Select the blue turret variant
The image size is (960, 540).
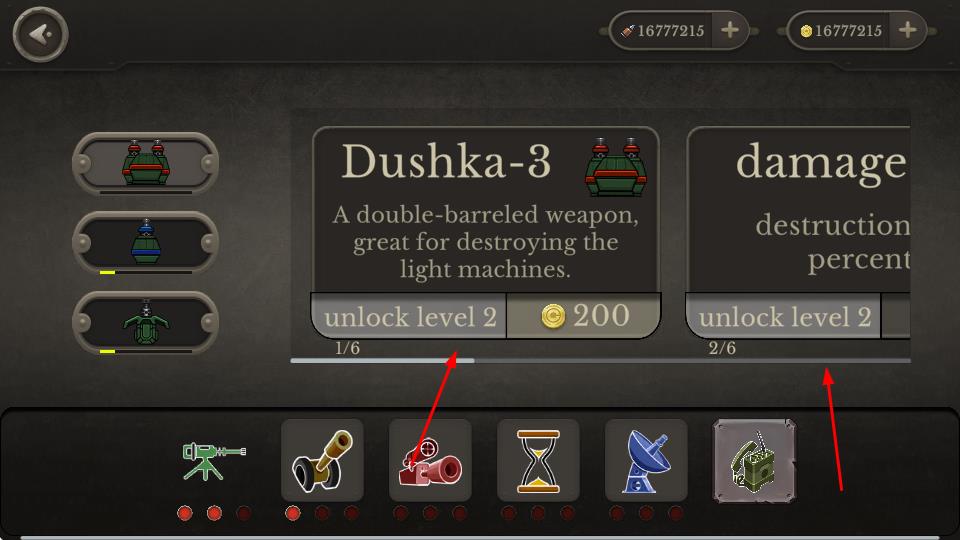coord(144,242)
